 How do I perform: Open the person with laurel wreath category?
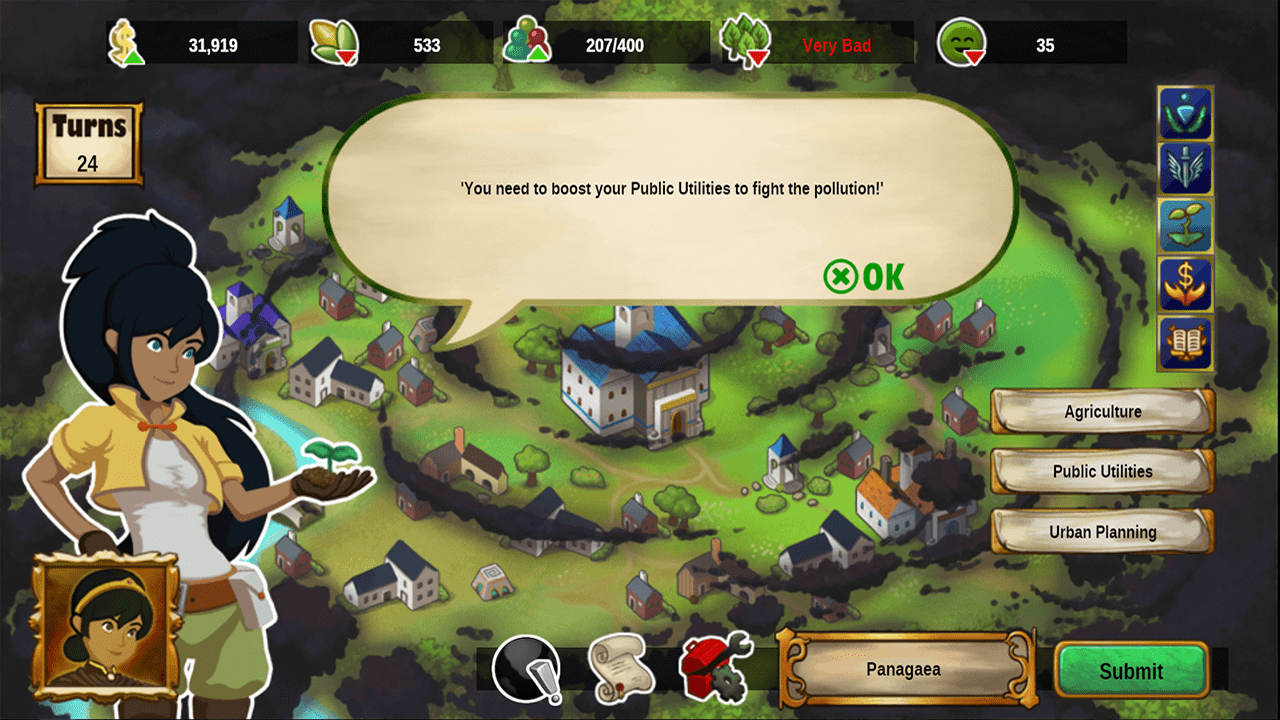point(1185,113)
